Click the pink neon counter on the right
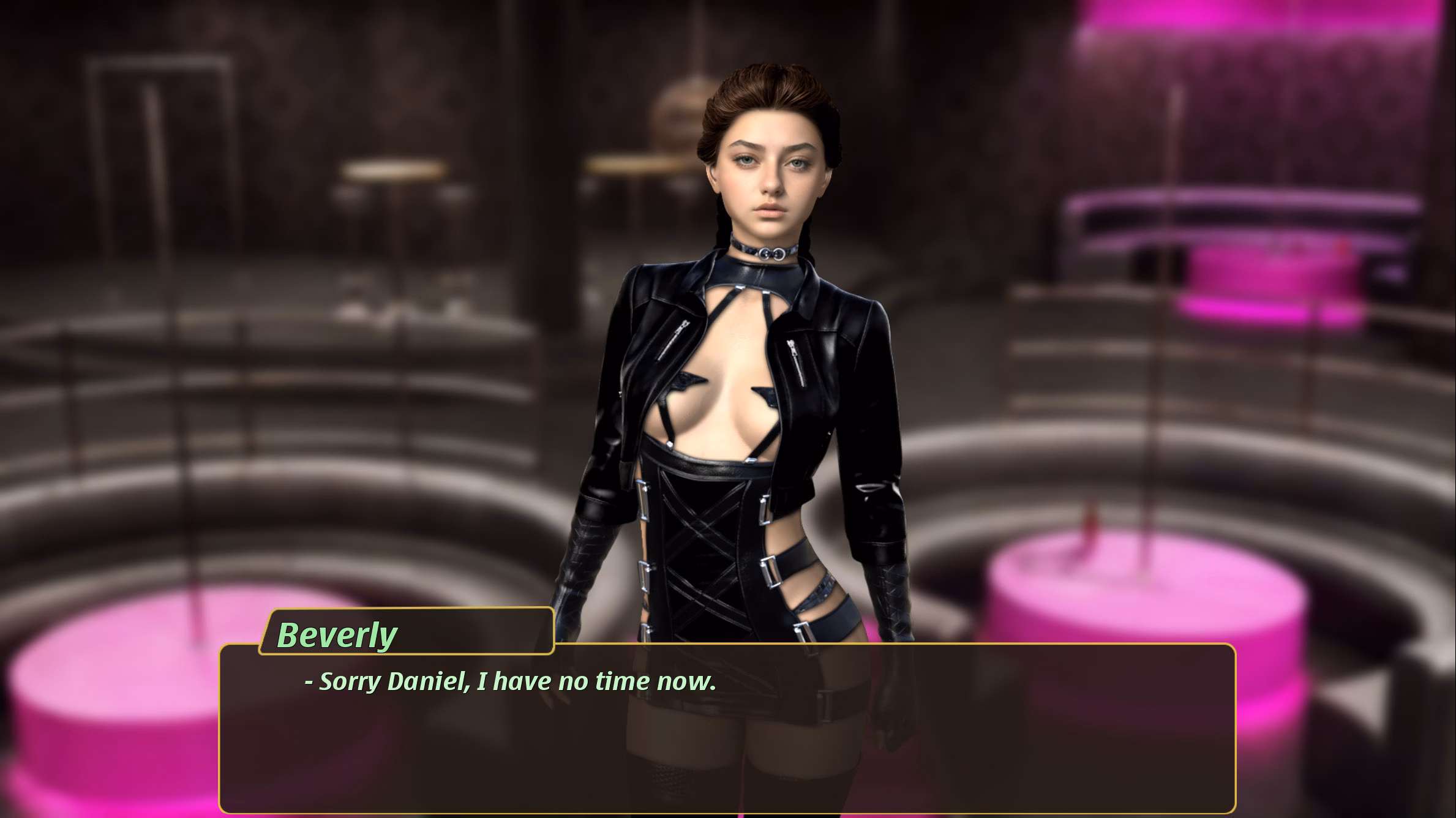 coord(1255,245)
